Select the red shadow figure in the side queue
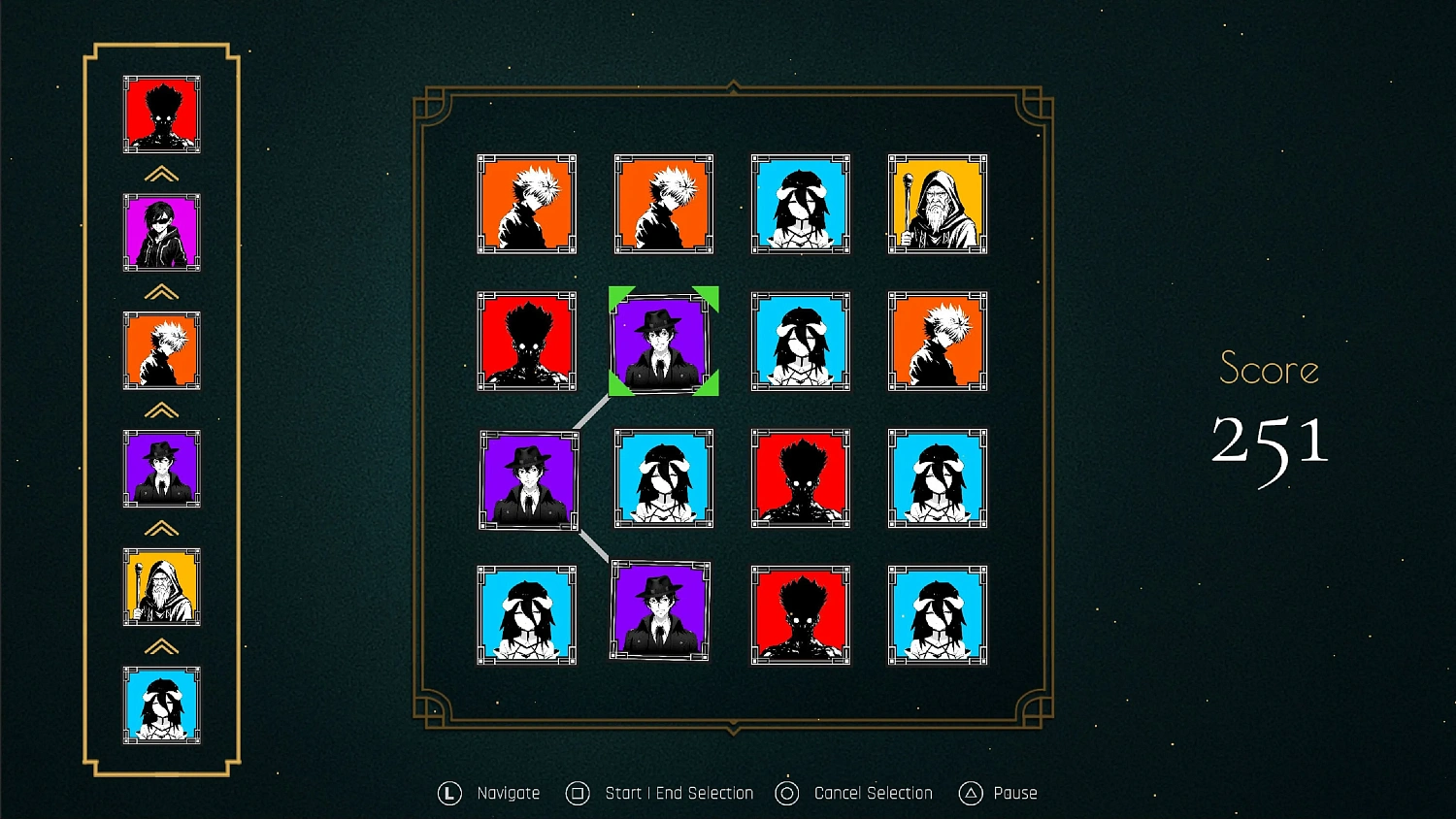 point(162,115)
